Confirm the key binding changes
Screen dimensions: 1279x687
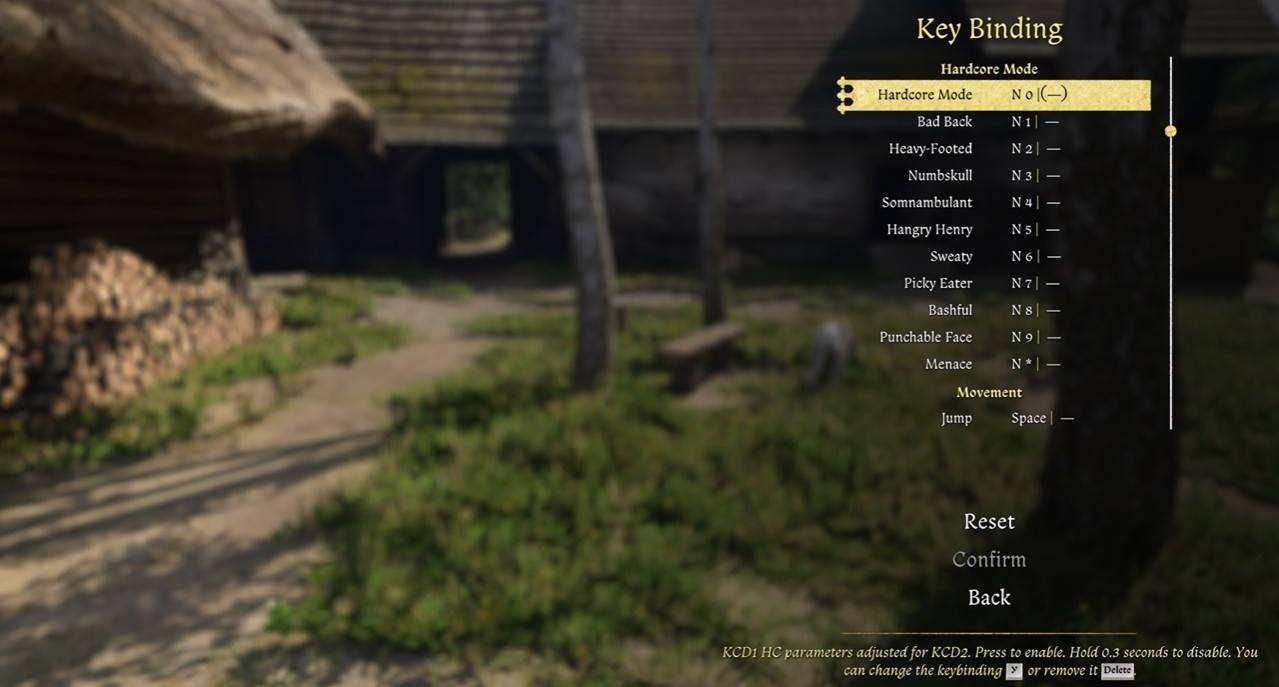(x=989, y=560)
